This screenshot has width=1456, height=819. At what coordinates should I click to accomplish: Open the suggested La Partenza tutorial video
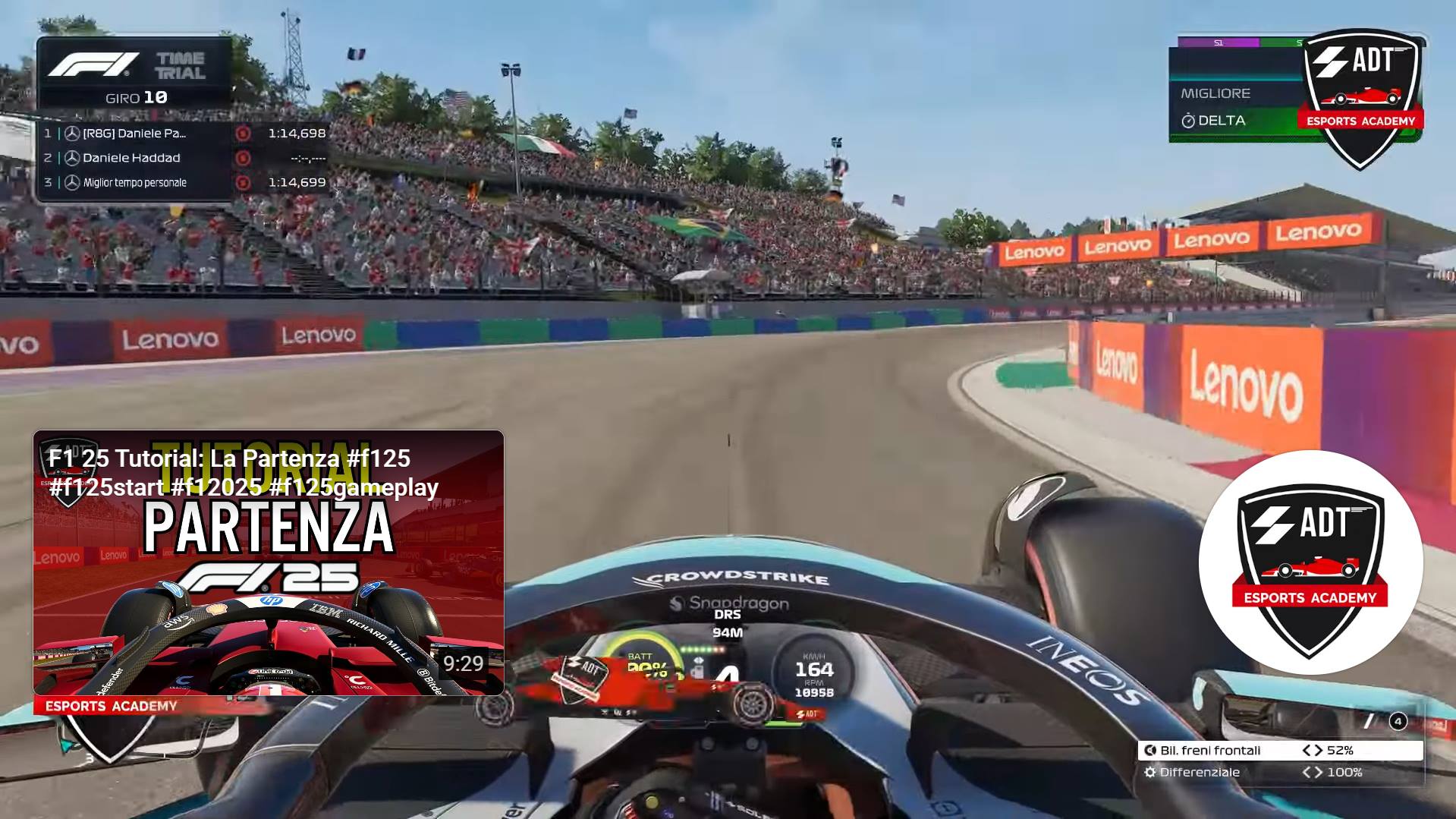pos(269,562)
